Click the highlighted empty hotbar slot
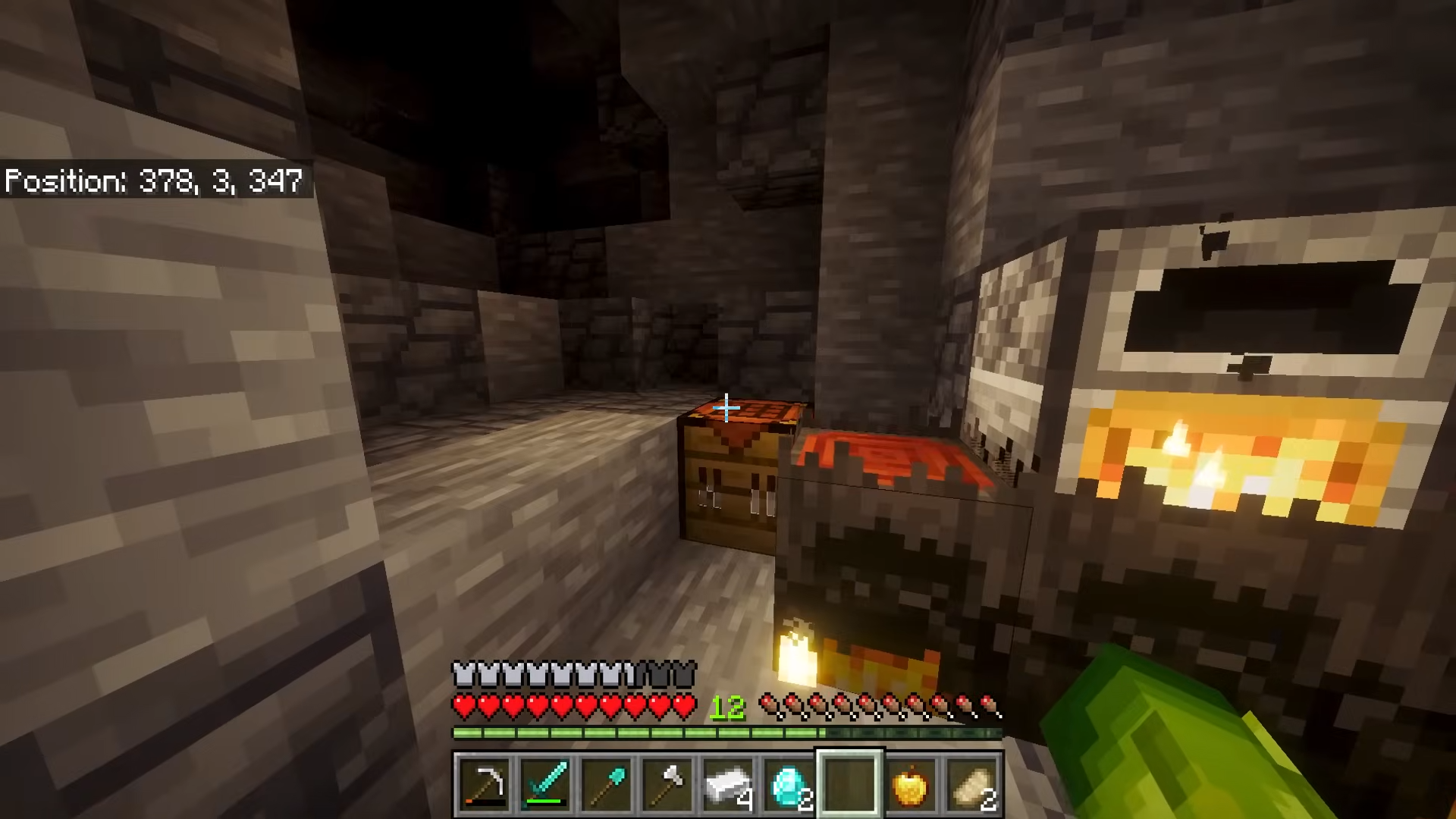 [x=849, y=785]
